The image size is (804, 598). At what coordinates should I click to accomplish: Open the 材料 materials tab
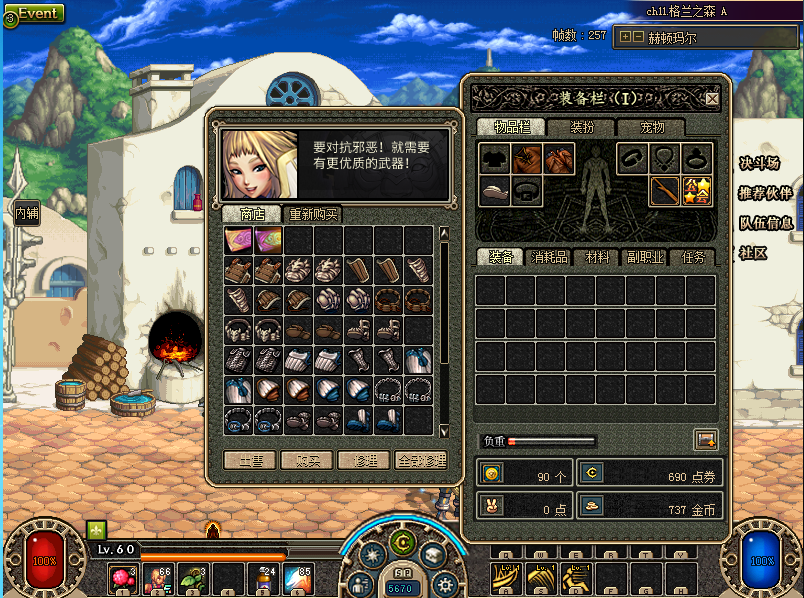pos(598,257)
